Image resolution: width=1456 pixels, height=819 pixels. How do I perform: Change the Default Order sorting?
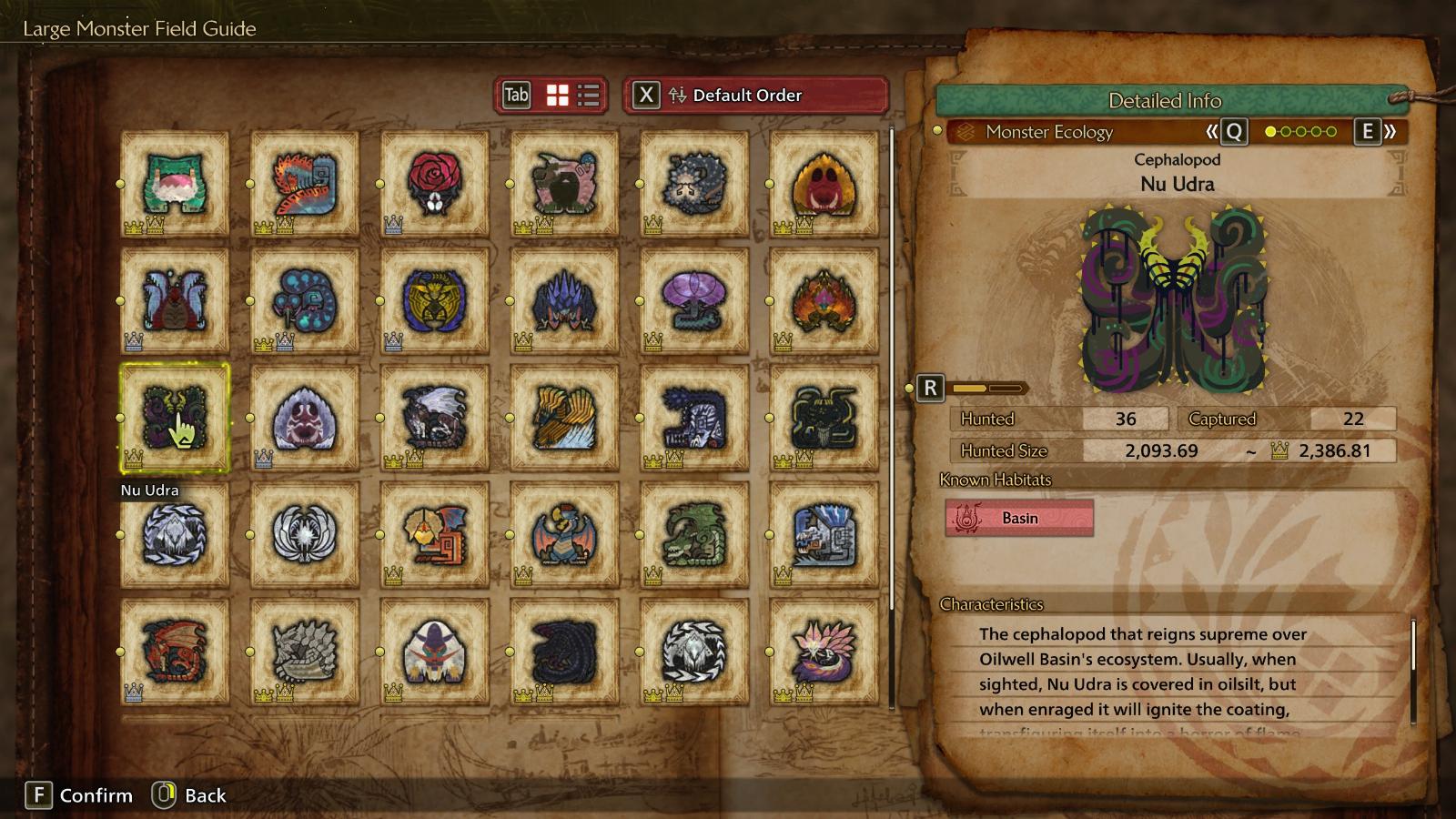click(x=755, y=96)
